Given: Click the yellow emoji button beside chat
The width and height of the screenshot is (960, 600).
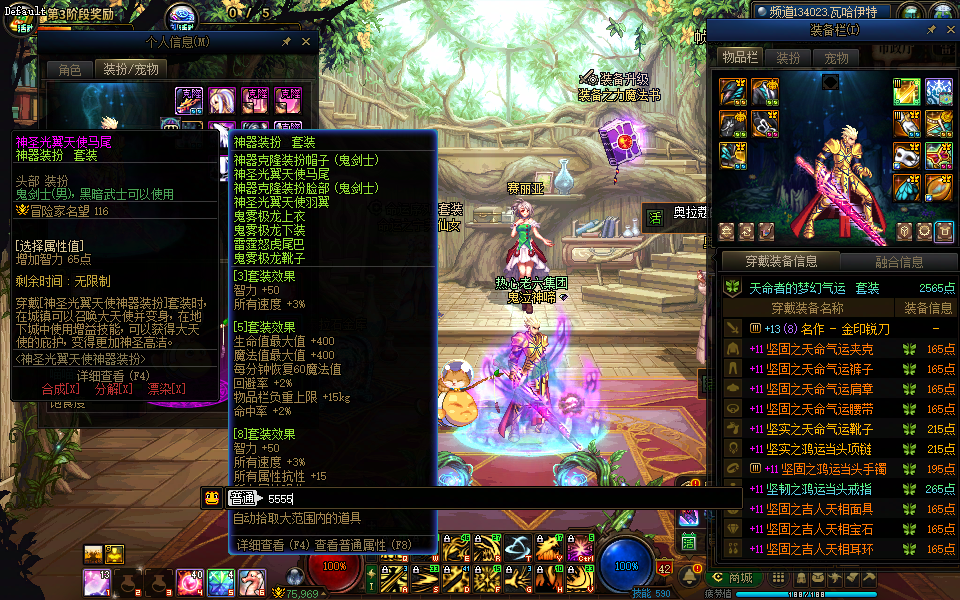Looking at the screenshot, I should pyautogui.click(x=212, y=498).
